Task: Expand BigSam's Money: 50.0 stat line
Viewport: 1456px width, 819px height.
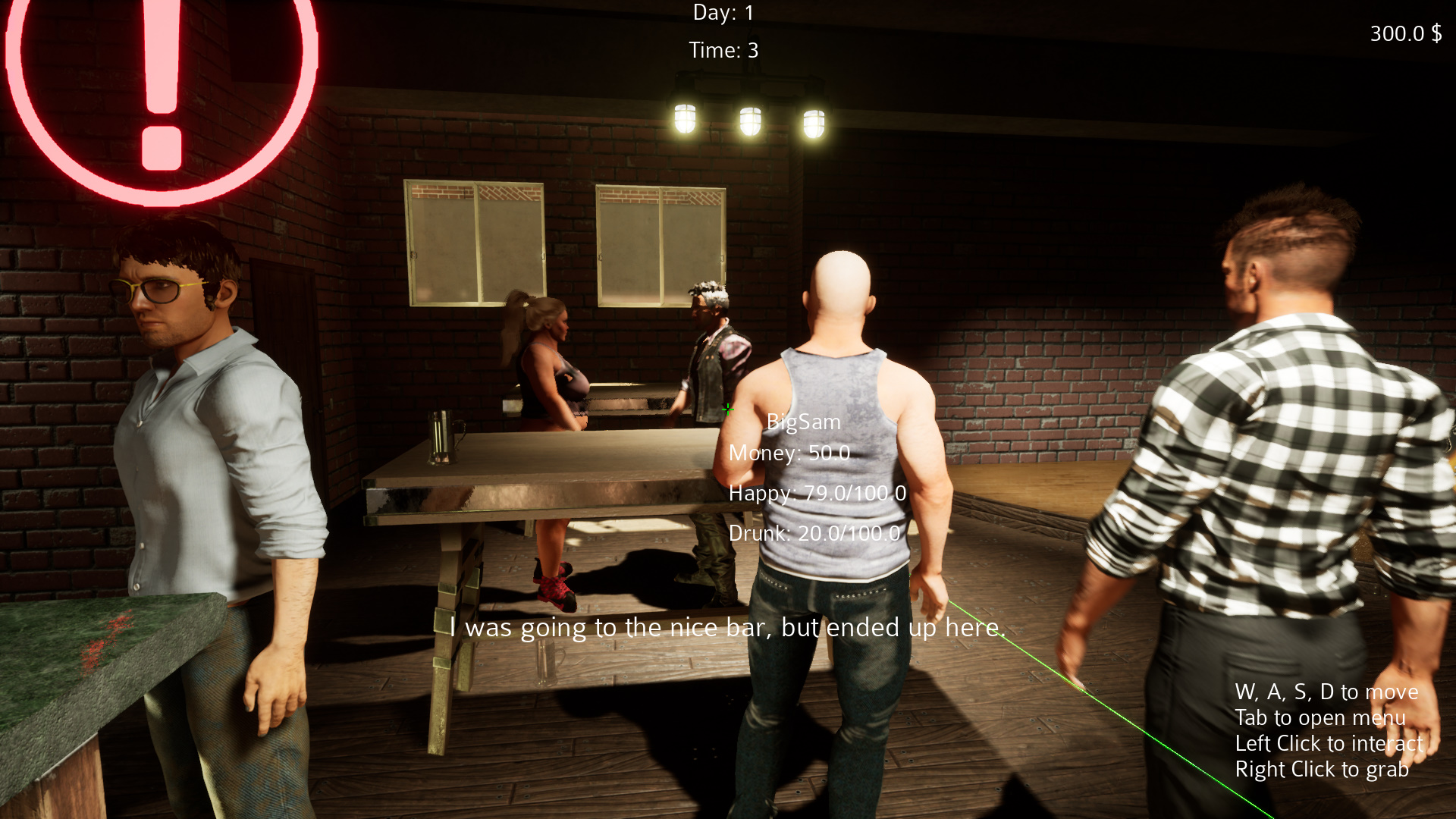Action: pyautogui.click(x=789, y=453)
